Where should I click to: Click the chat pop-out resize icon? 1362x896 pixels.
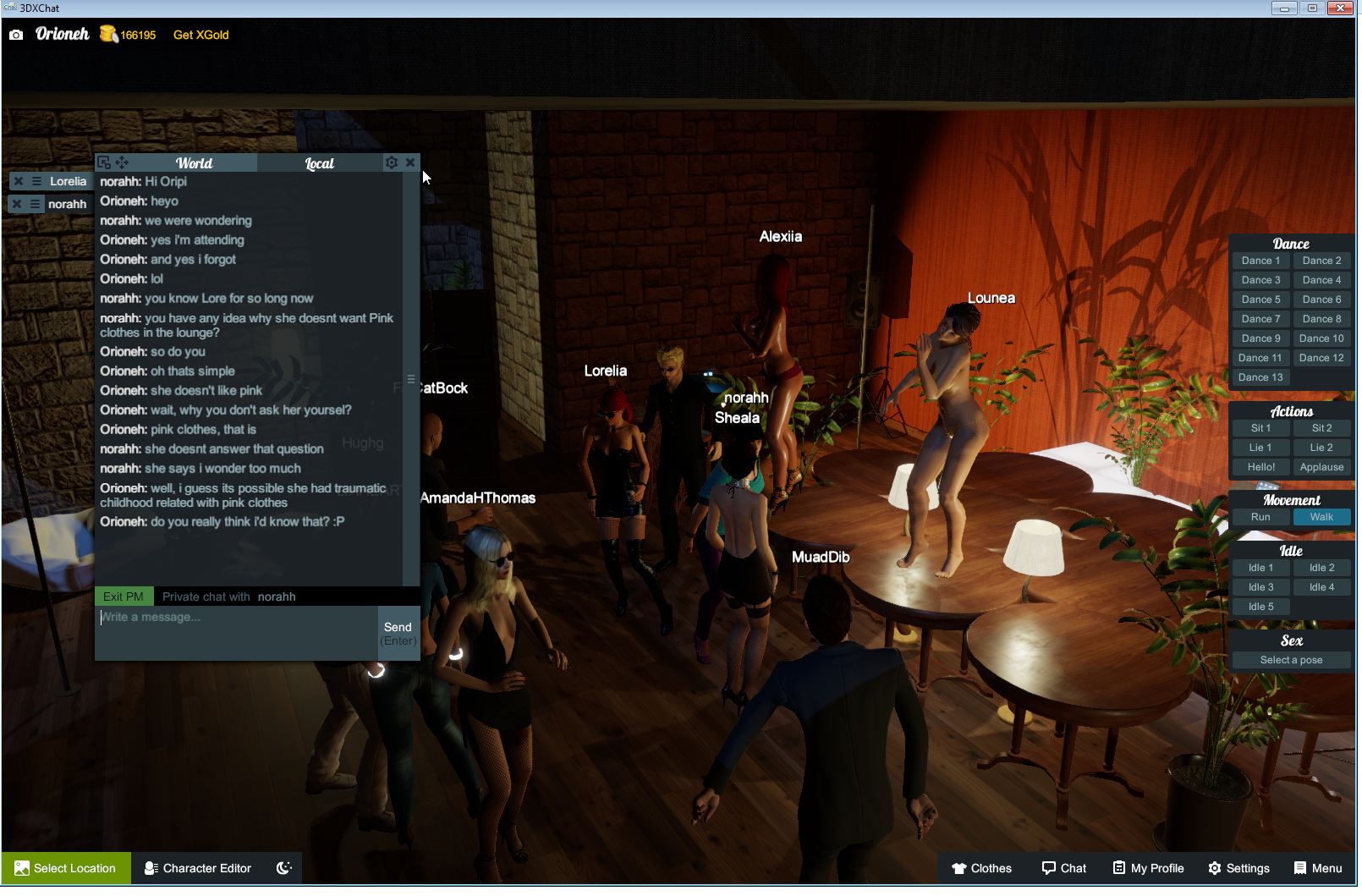pos(103,162)
